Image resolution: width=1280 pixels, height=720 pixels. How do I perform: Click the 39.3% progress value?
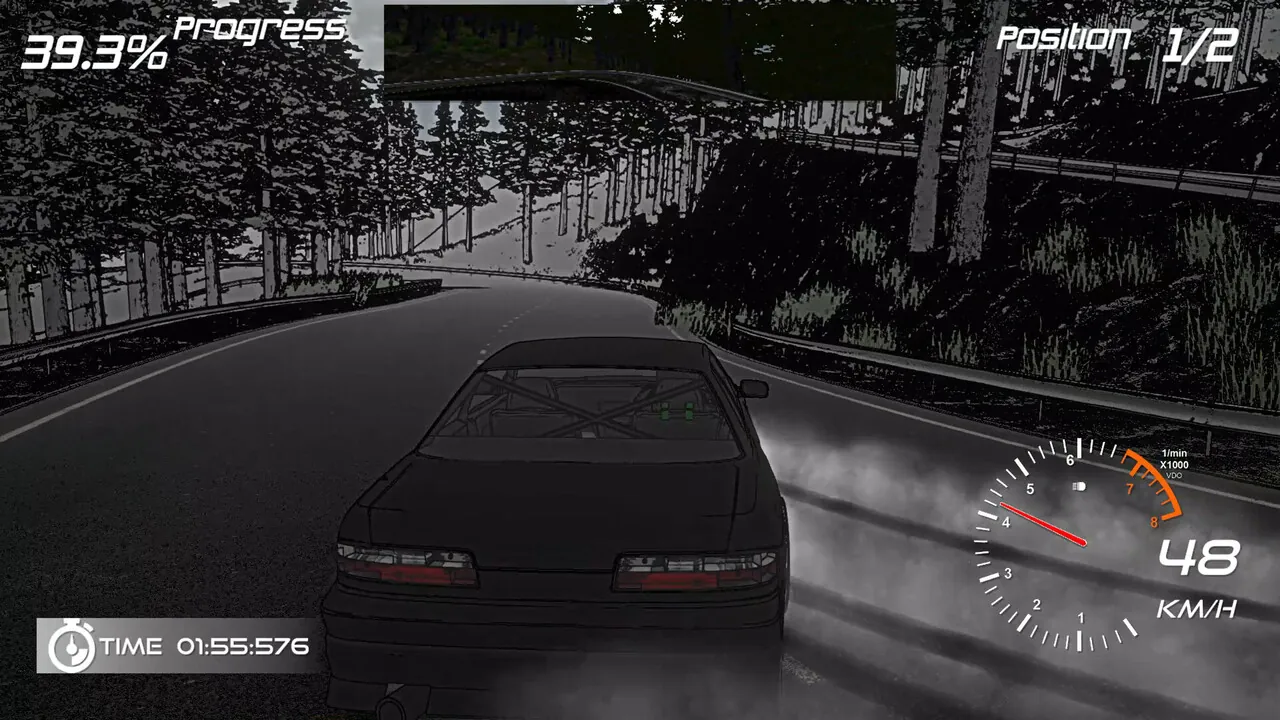(98, 48)
